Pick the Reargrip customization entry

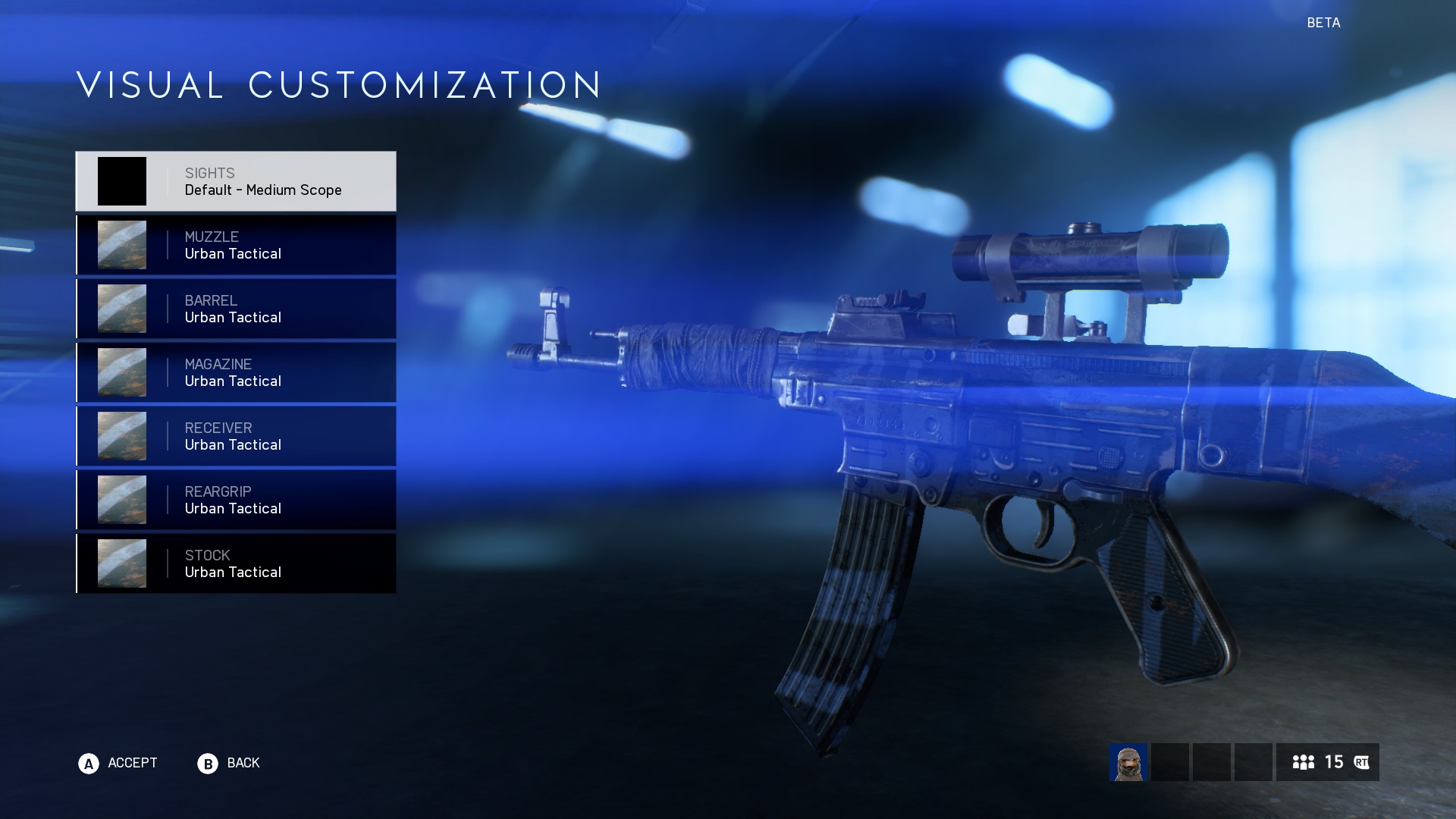(236, 500)
